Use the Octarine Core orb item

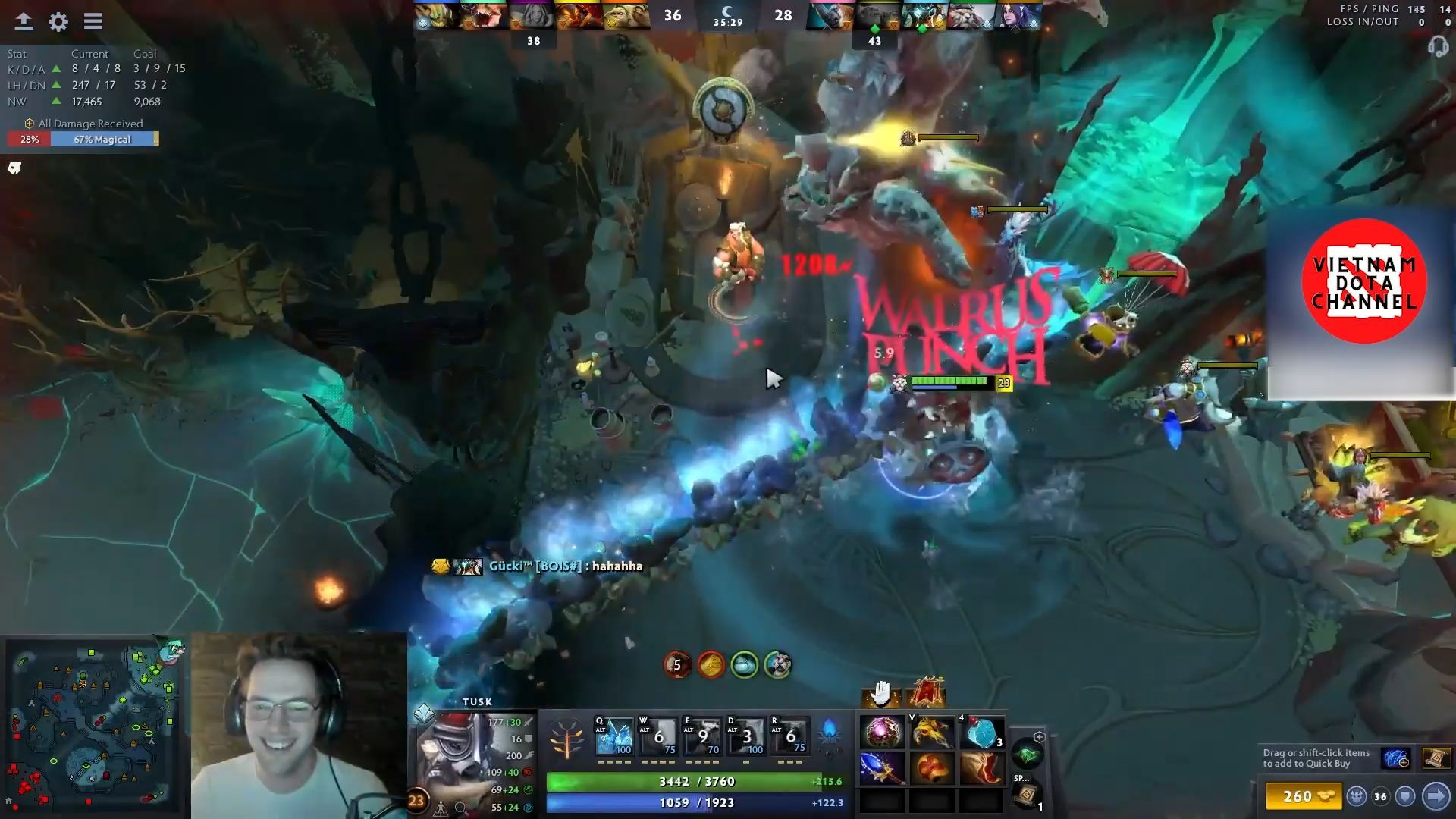pos(882,733)
